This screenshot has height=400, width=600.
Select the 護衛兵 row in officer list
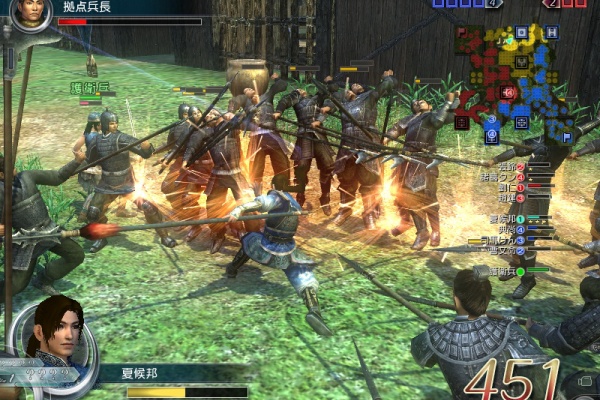503,271
